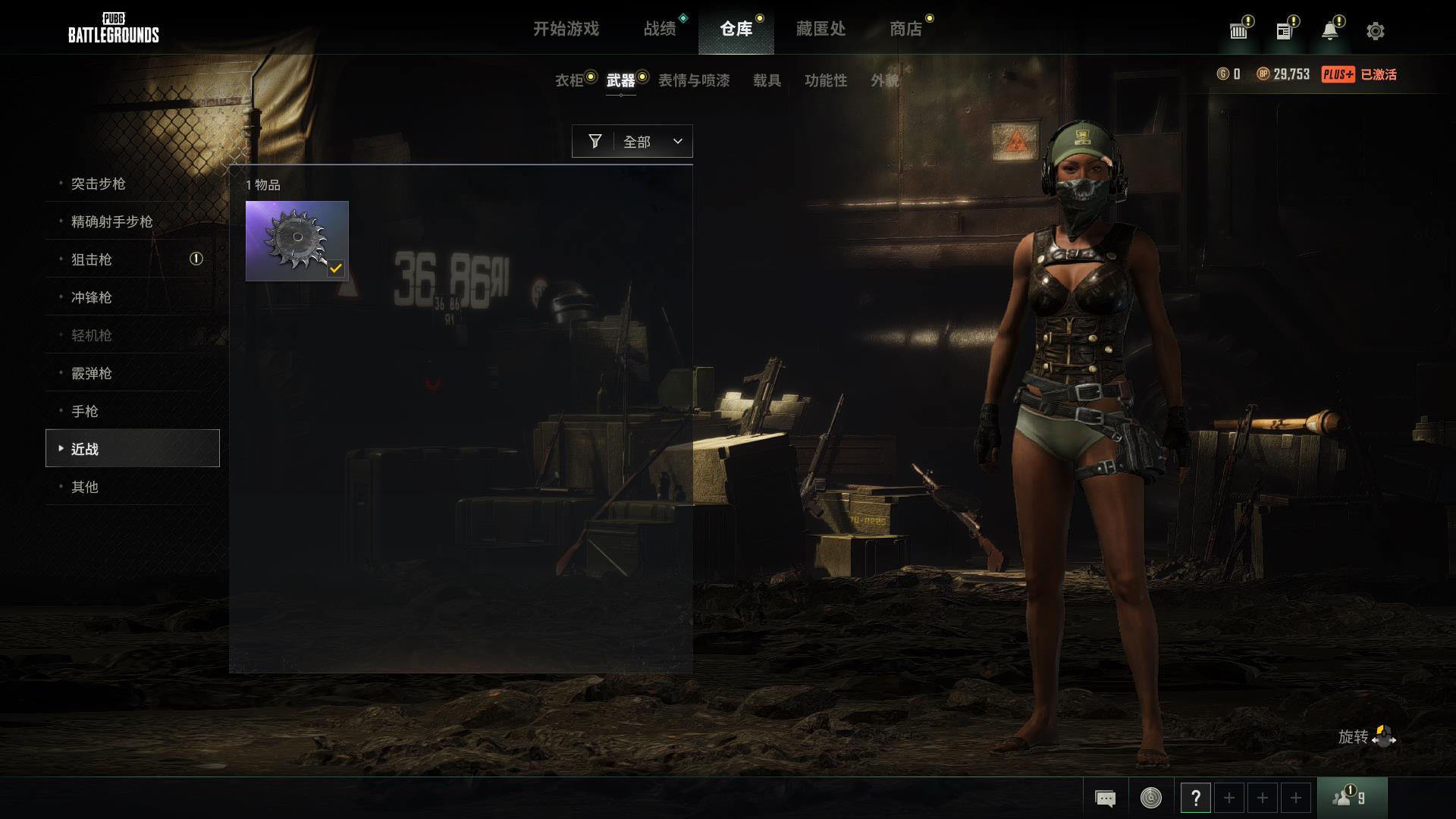Open the 藏匿处 tab
Image resolution: width=1456 pixels, height=819 pixels.
tap(821, 29)
